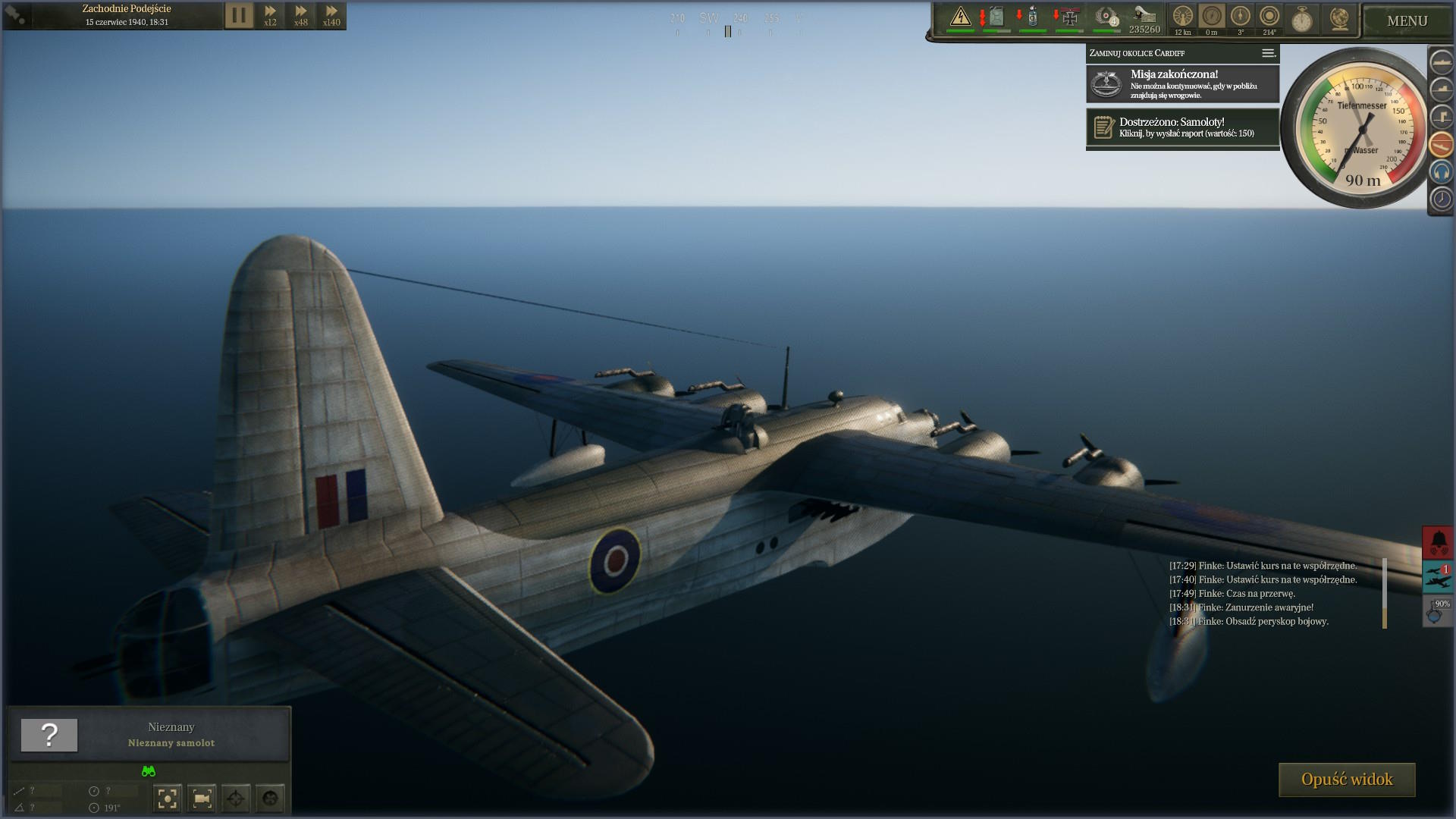
Task: Open the MENU button
Action: tap(1407, 21)
